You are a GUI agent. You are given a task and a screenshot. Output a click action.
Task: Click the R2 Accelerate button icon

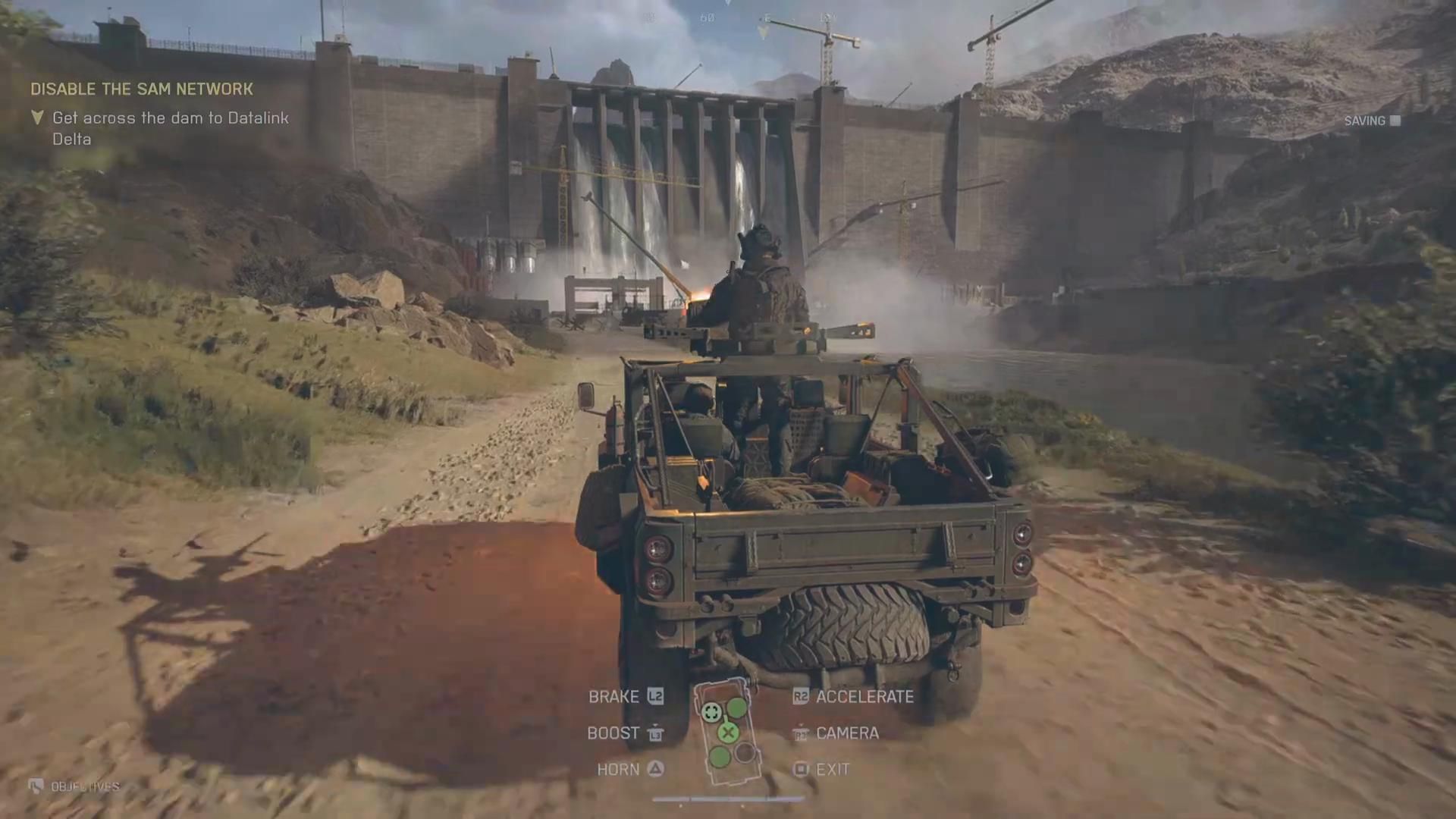coord(801,696)
